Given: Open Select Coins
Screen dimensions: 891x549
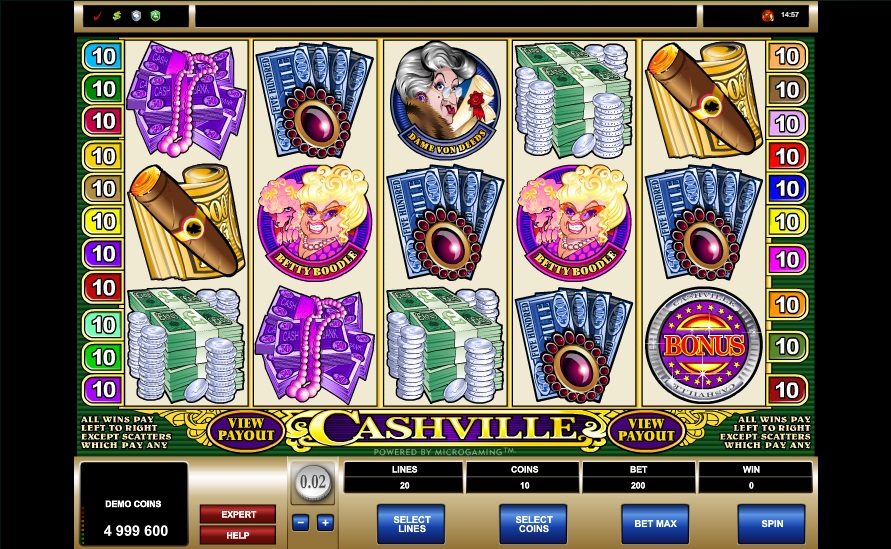Looking at the screenshot, I should 533,522.
